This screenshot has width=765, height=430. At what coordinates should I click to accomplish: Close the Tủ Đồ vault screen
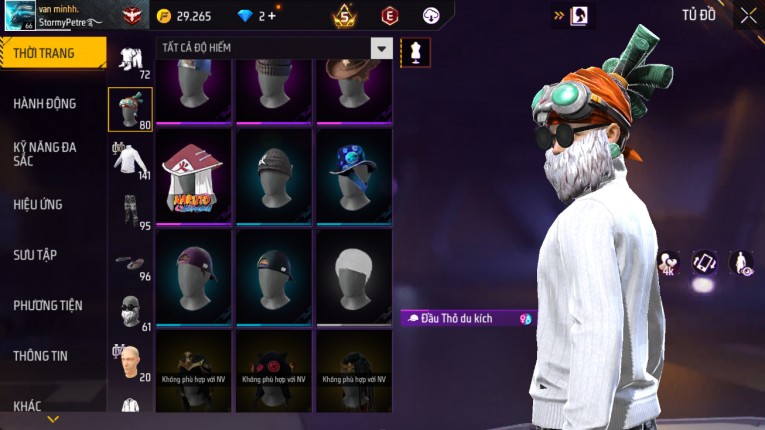748,16
